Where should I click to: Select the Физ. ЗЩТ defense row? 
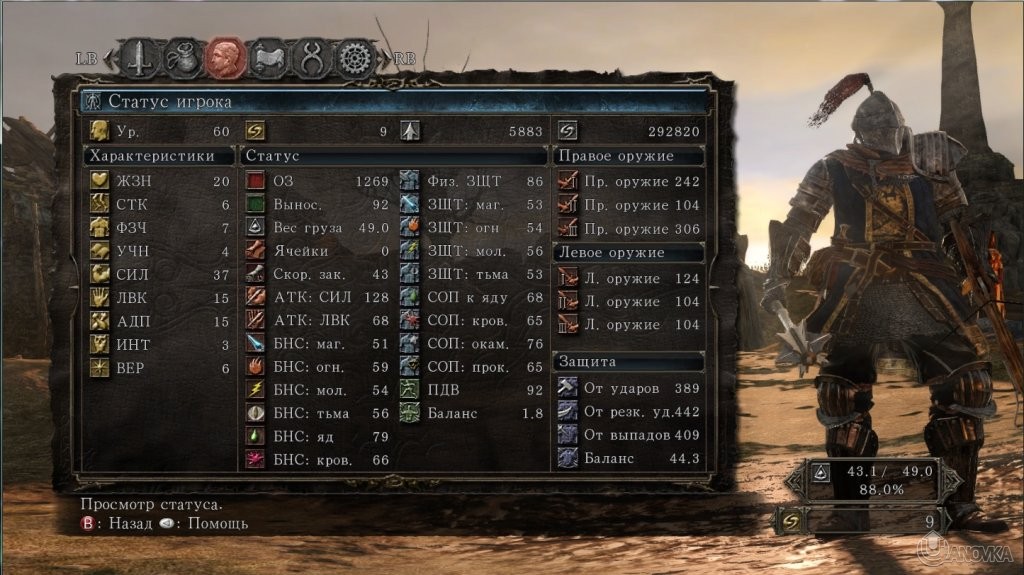point(472,181)
